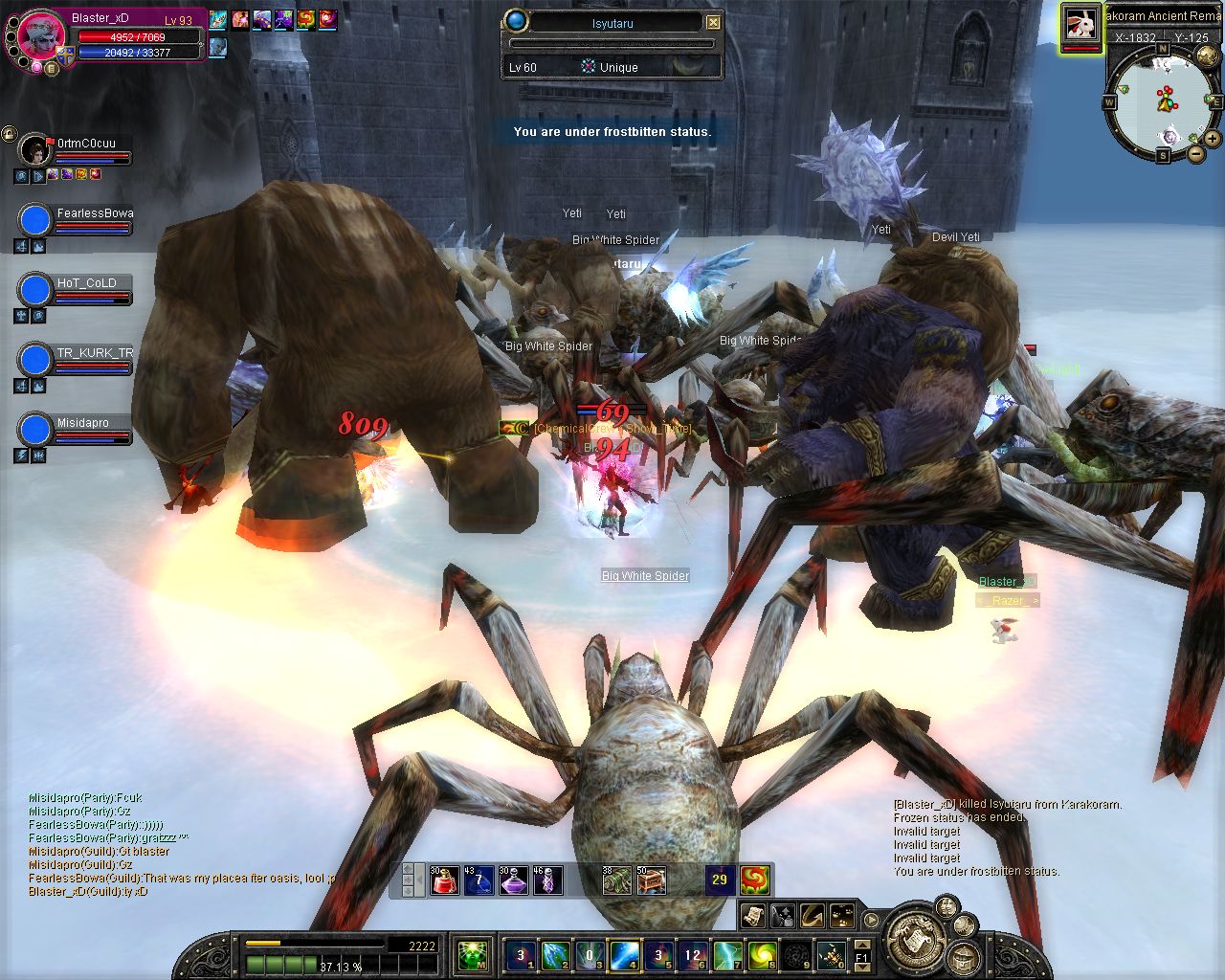Open the scroll icon menu button
Image resolution: width=1225 pixels, height=980 pixels.
pos(752,916)
